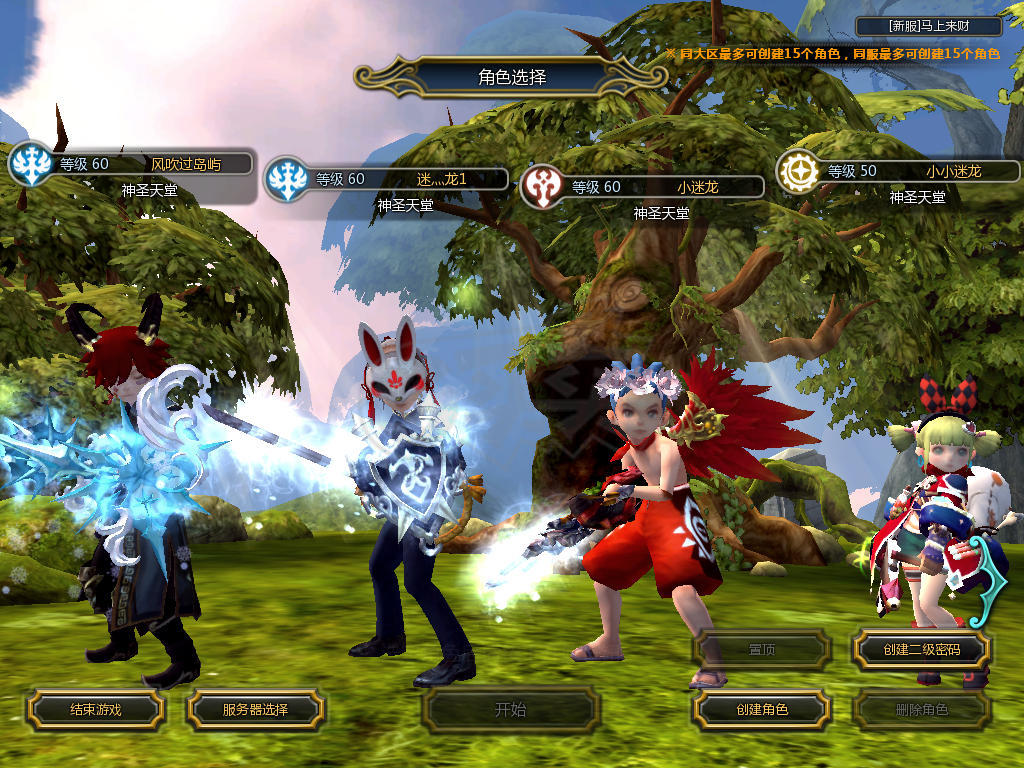Click the [新服]马上来财 server label
Viewport: 1024px width, 768px height.
pos(927,26)
